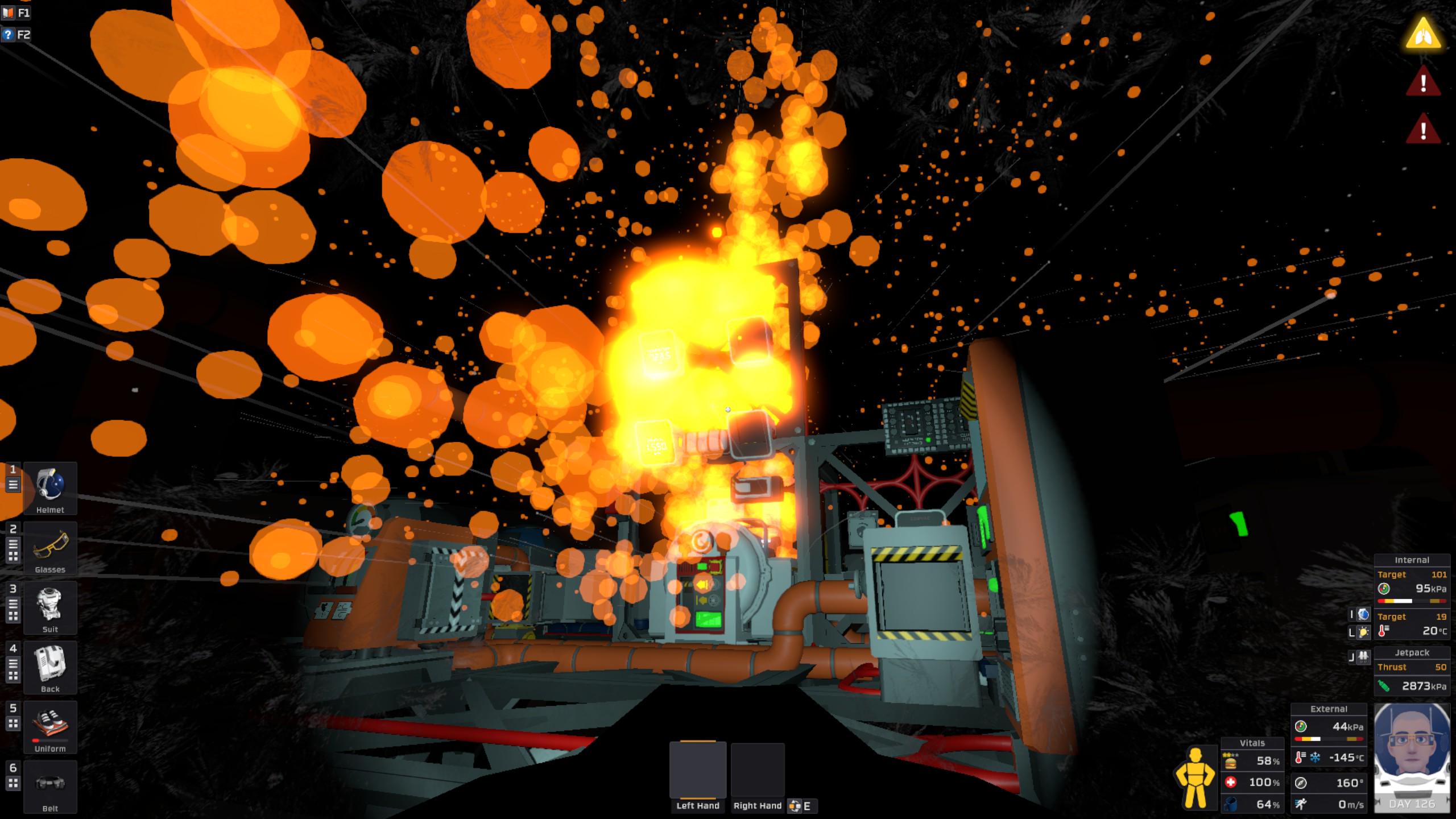1456x819 pixels.
Task: Expand the Helmet slot's list button
Action: (x=13, y=485)
